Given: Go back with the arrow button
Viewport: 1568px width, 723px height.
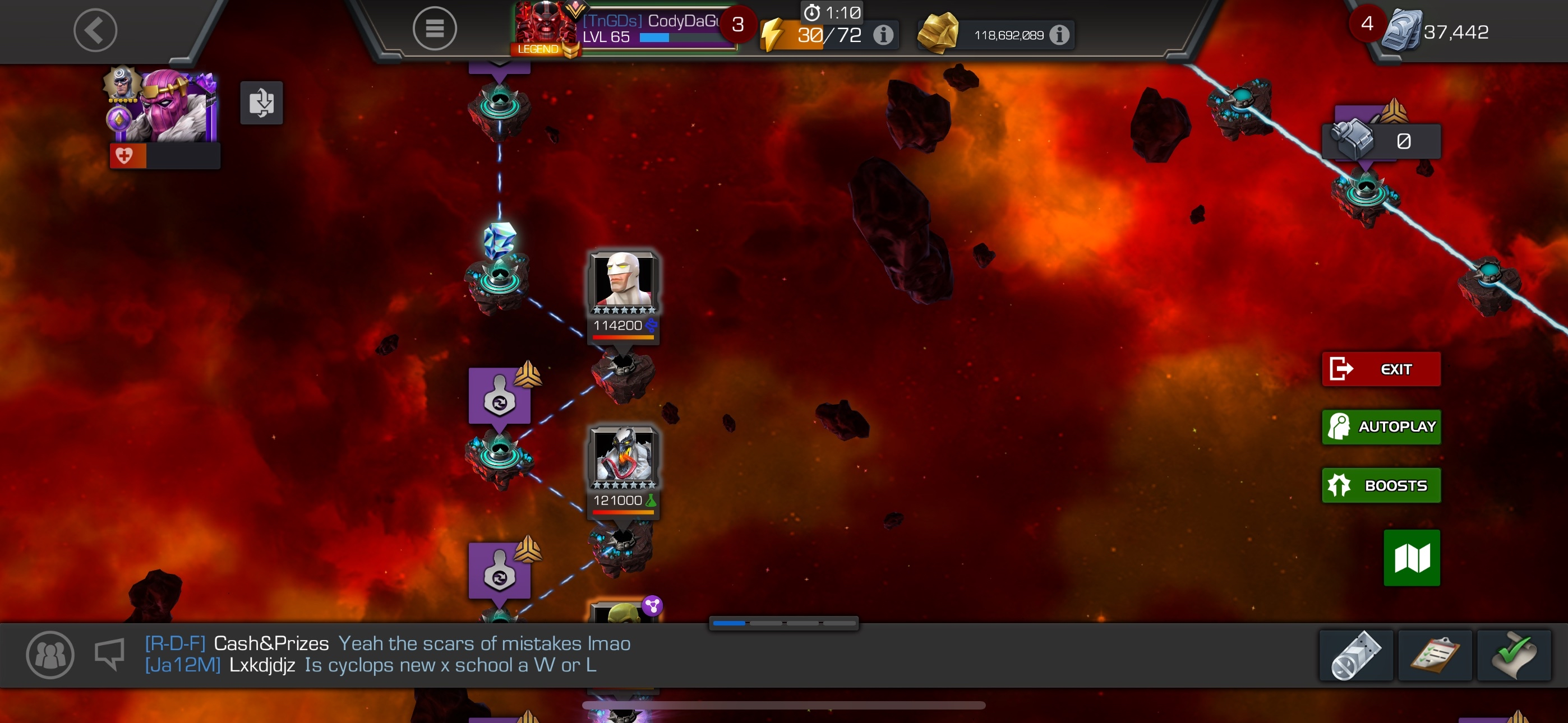Looking at the screenshot, I should click(x=95, y=30).
